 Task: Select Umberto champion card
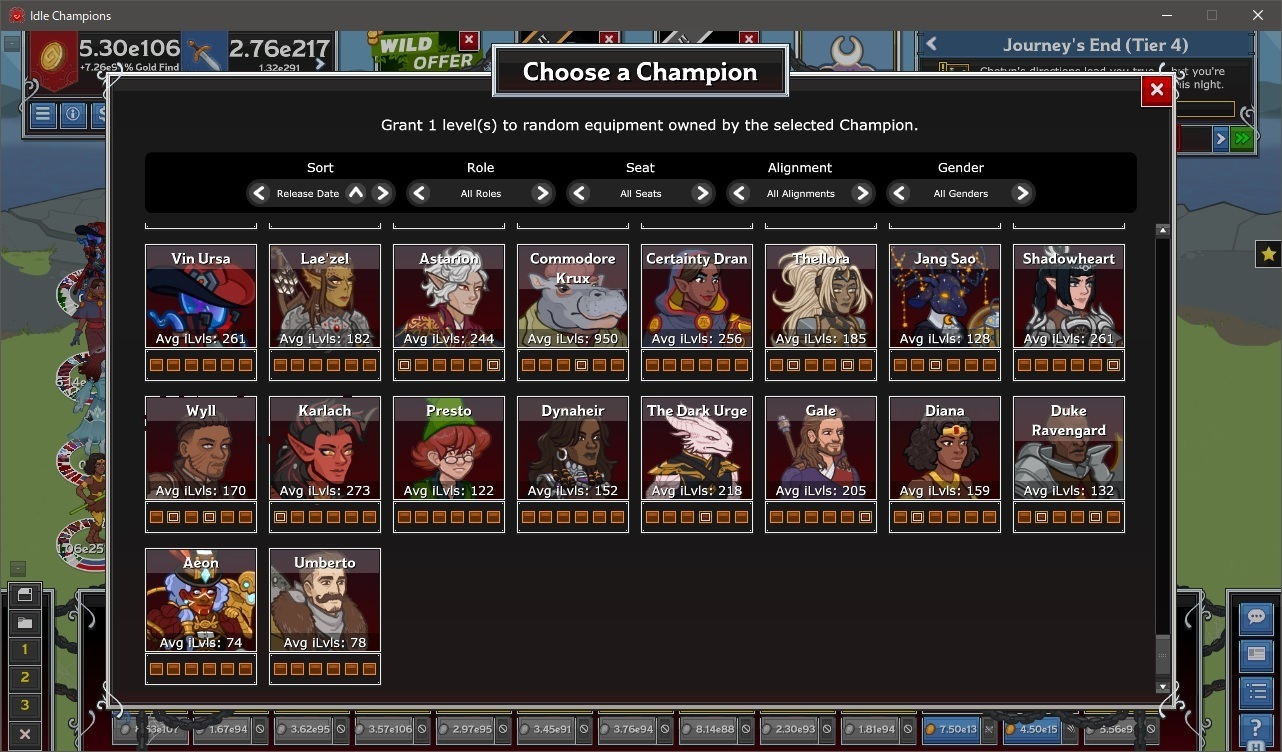(325, 601)
